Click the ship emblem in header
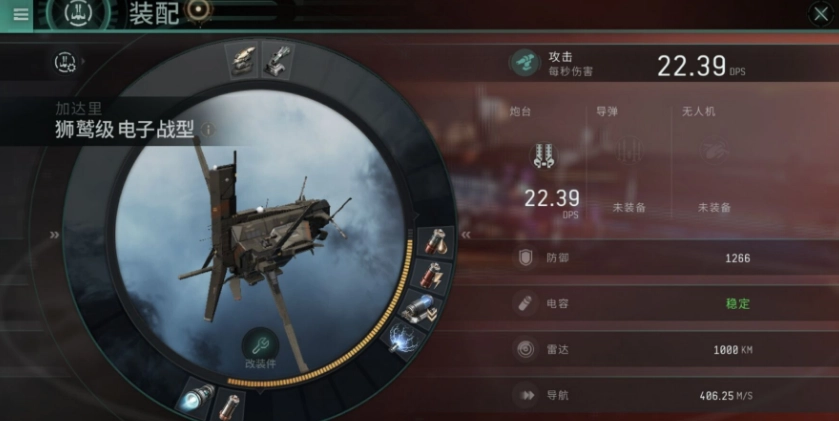Viewport: 839px width, 421px height. (x=71, y=14)
